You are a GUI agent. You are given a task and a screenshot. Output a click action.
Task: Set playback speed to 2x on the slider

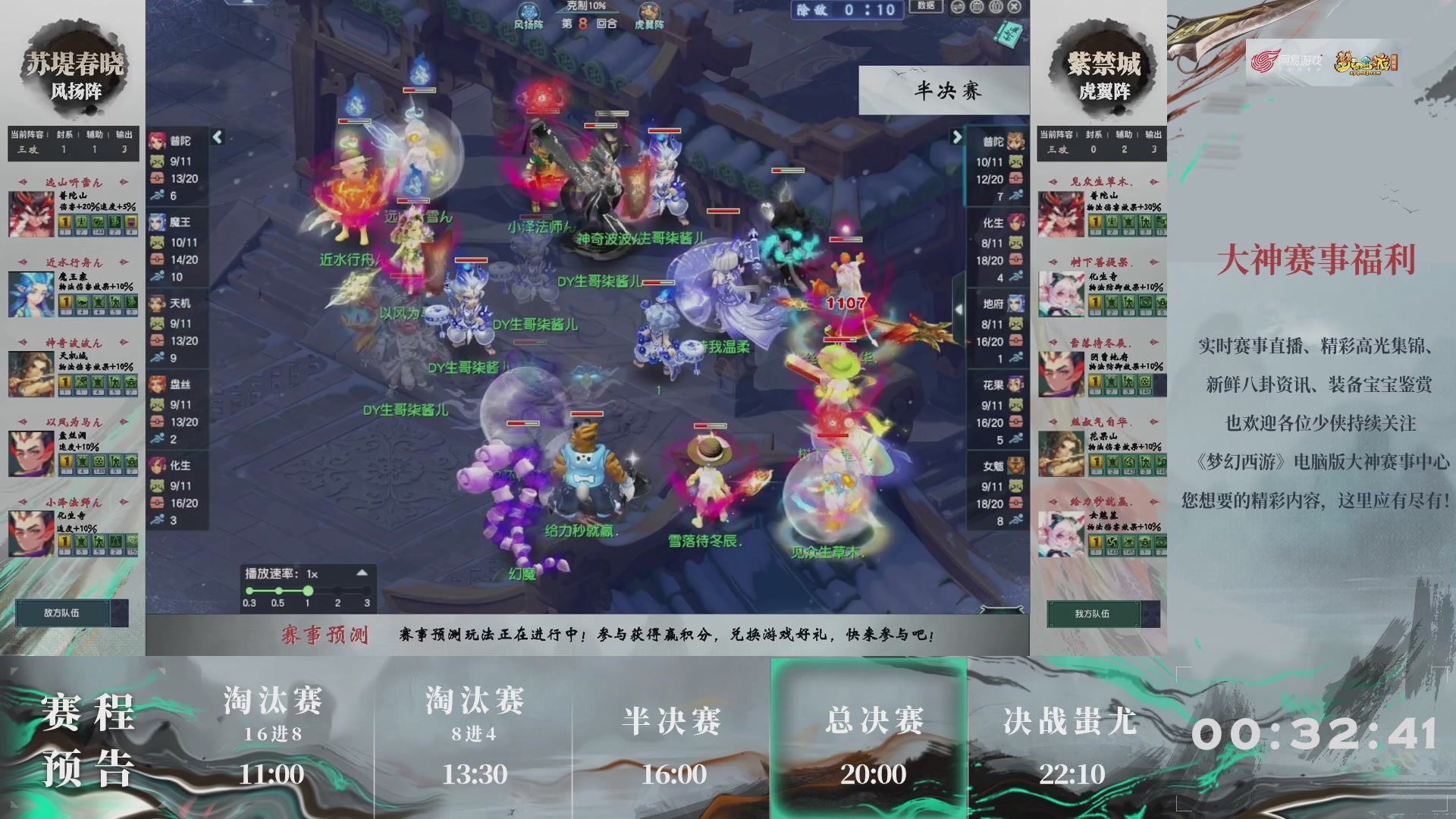[x=337, y=589]
